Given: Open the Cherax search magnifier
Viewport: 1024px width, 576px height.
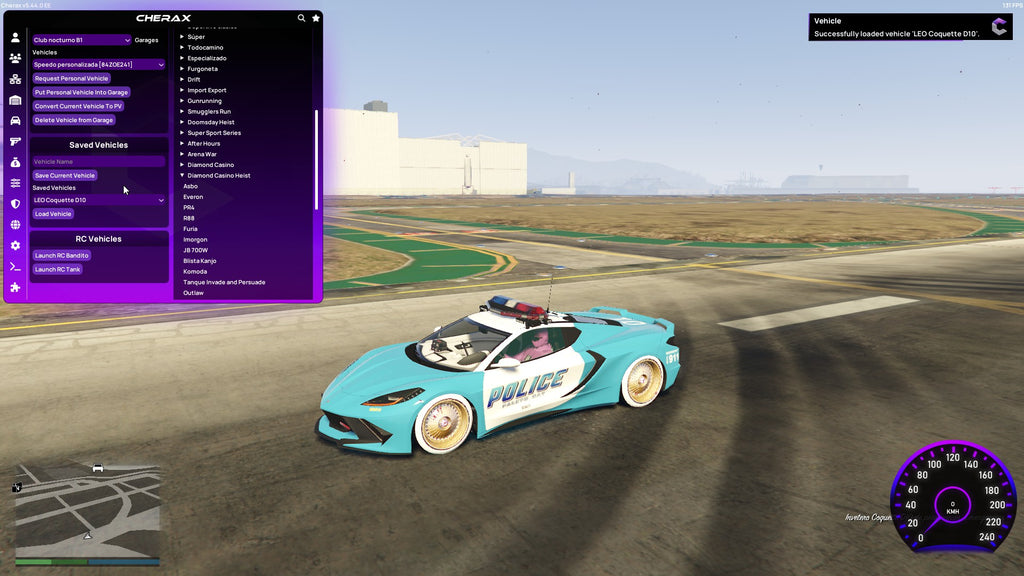Looking at the screenshot, I should tap(301, 18).
